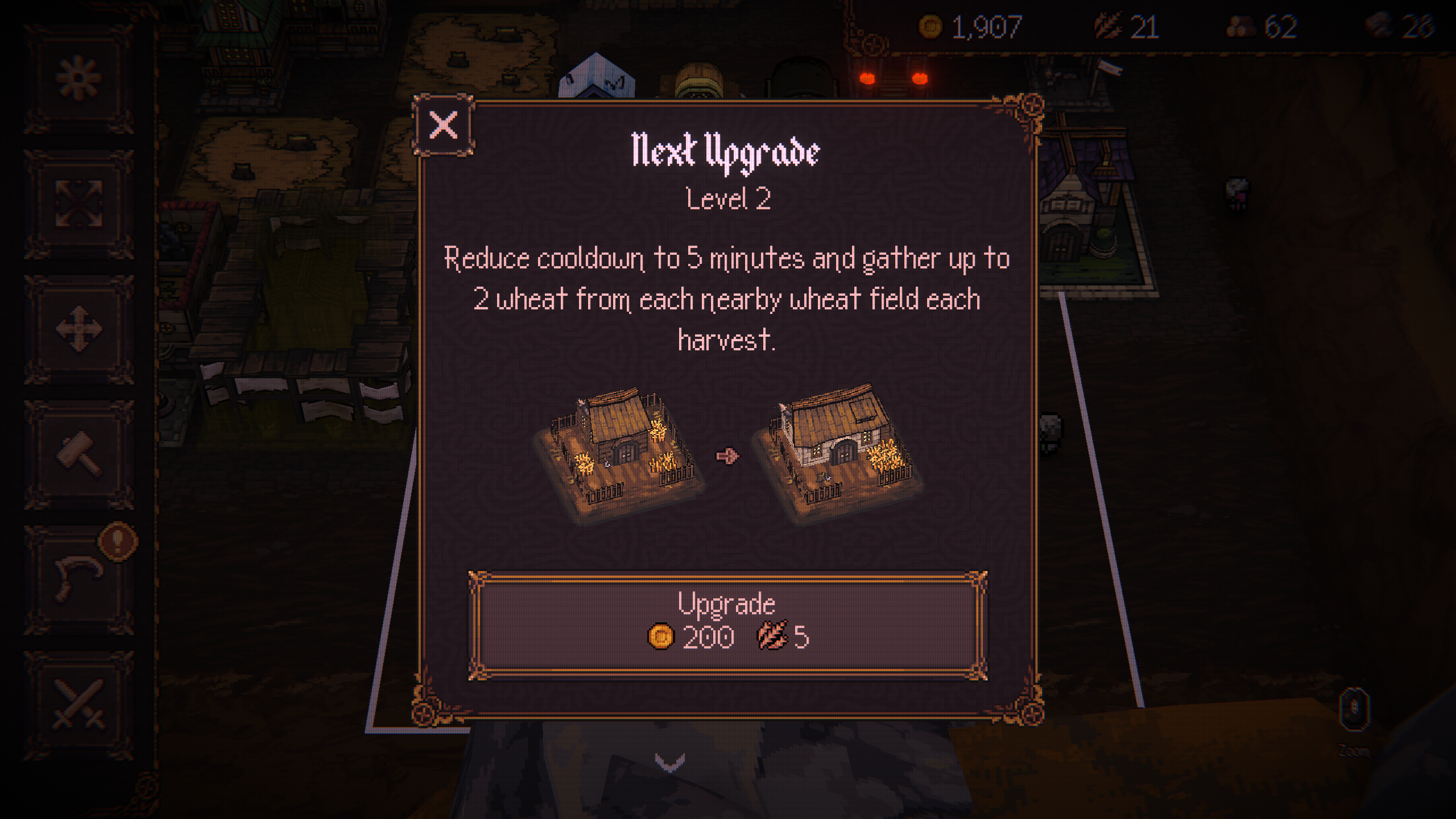Open the hammer build tool
Screen dimensions: 1456x819
pos(79,454)
